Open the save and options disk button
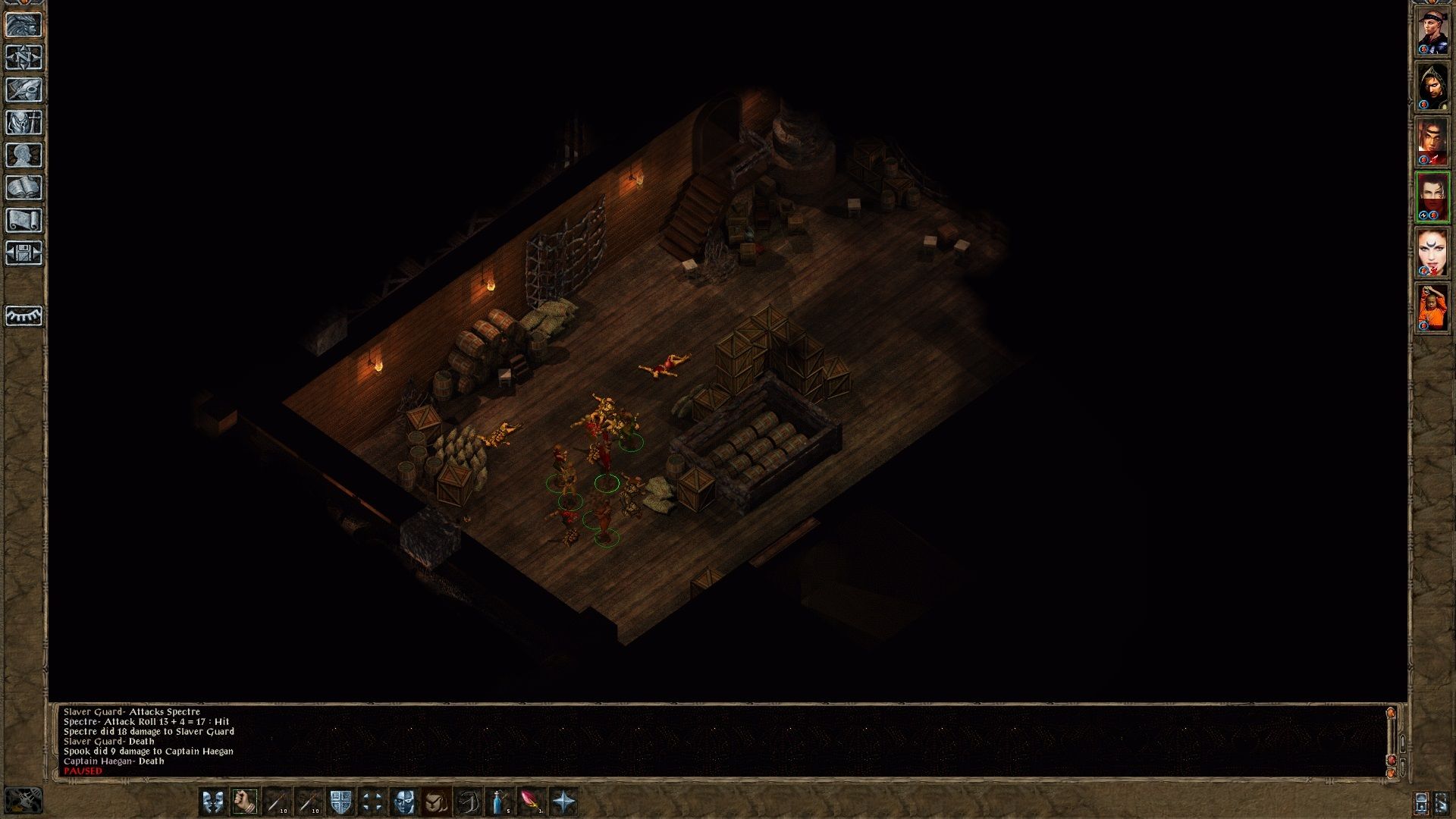The height and width of the screenshot is (819, 1456). click(x=24, y=253)
